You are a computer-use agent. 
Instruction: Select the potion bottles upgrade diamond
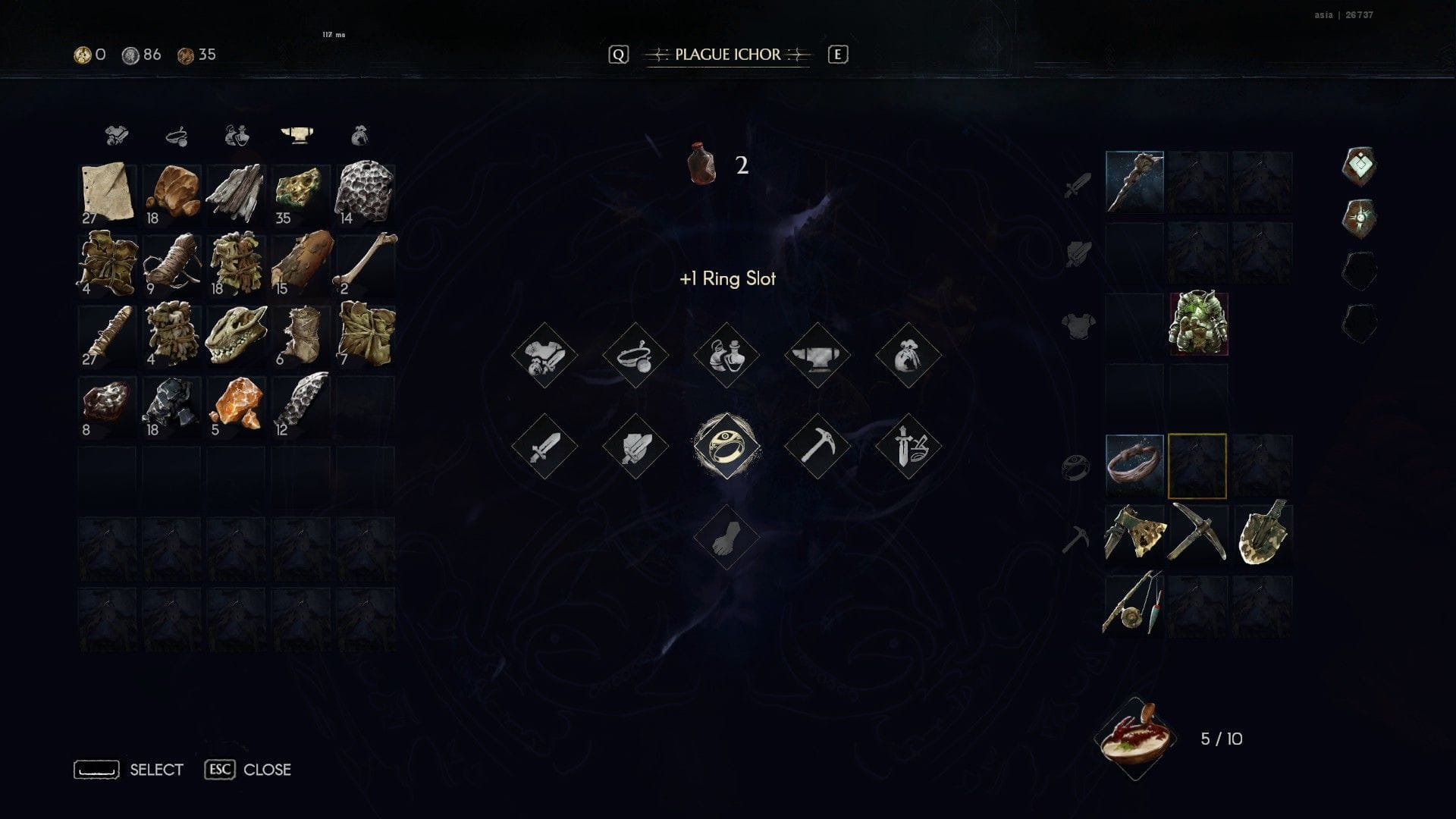[726, 355]
